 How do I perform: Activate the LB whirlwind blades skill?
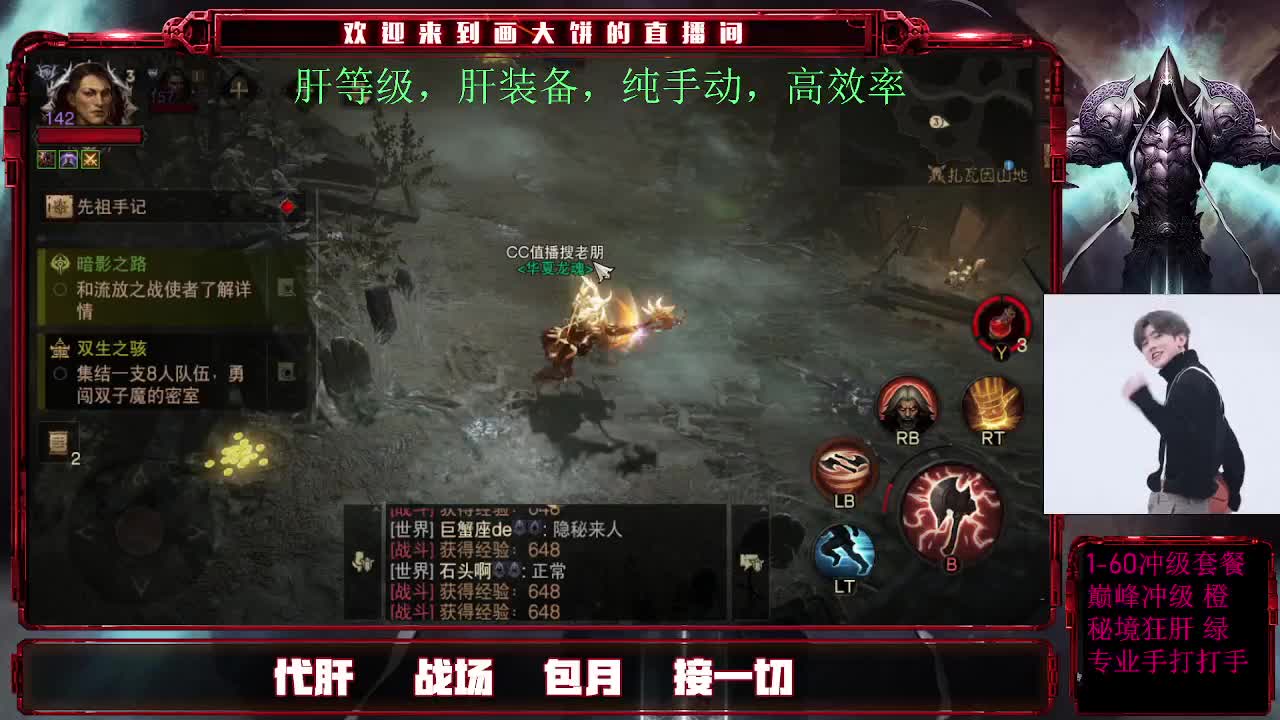click(x=843, y=466)
